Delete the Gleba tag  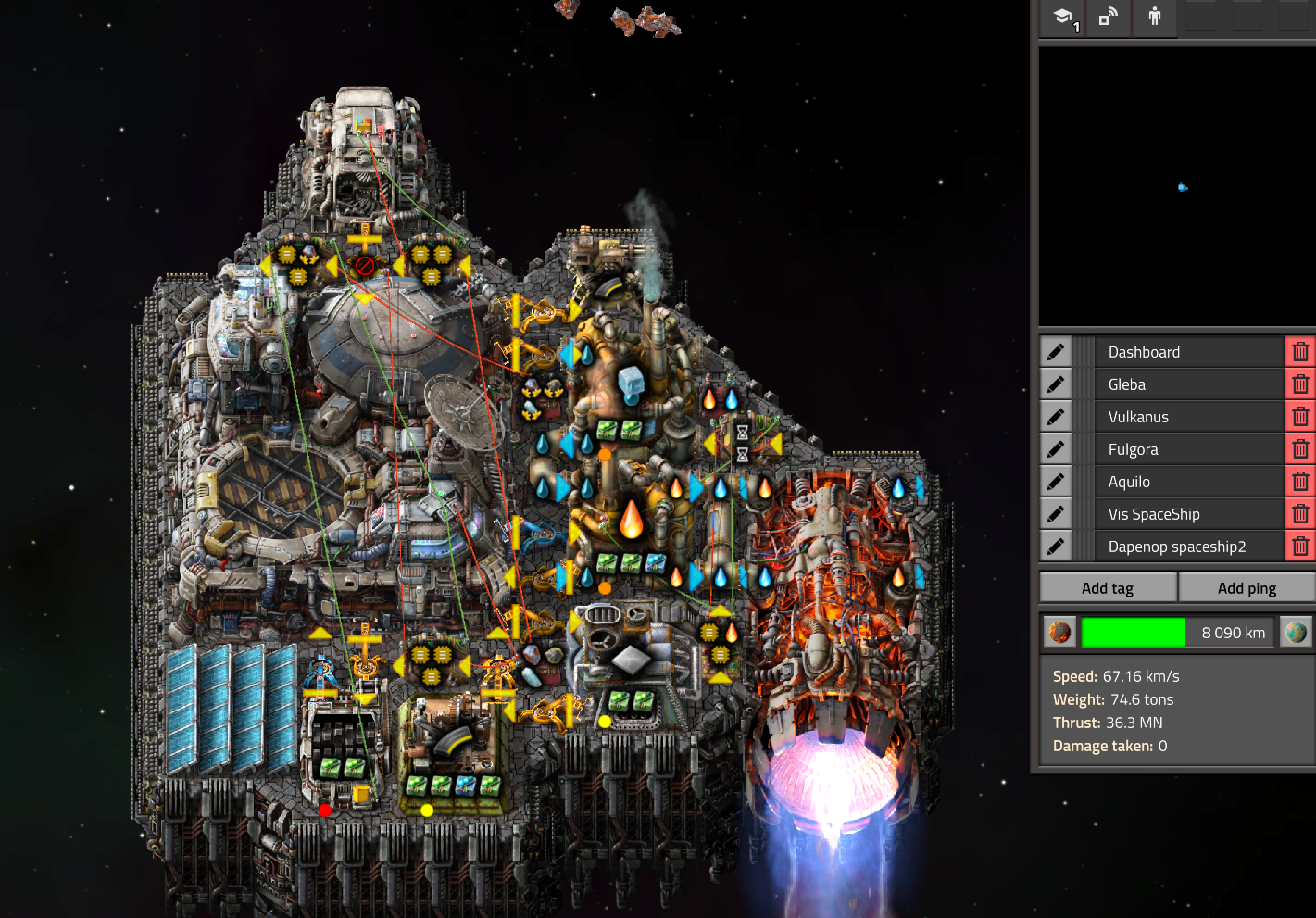point(1300,384)
